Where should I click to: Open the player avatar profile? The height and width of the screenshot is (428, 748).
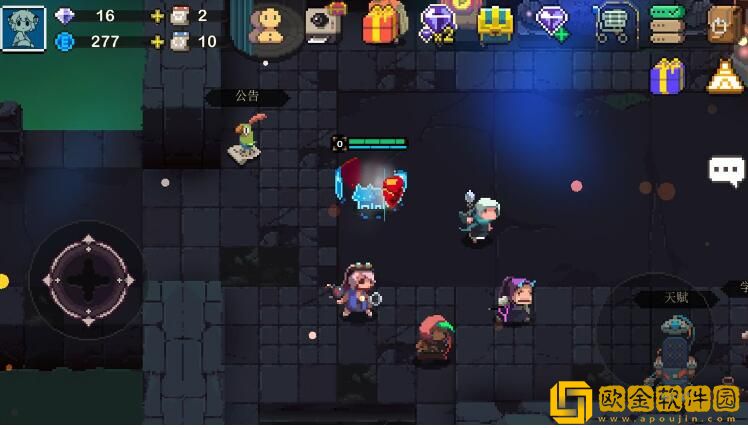[x=22, y=27]
